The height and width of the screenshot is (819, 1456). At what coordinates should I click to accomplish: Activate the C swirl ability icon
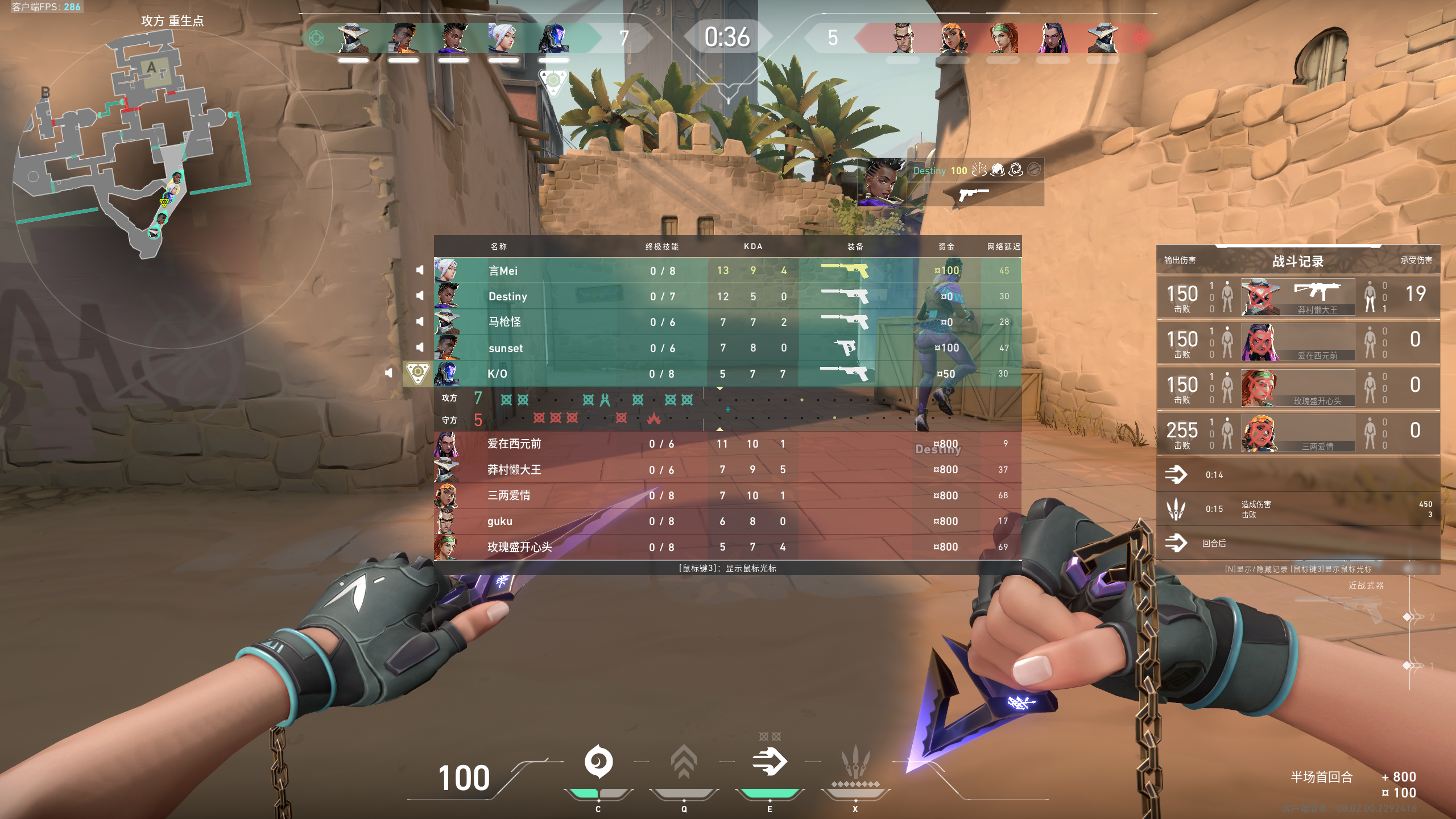[x=598, y=762]
